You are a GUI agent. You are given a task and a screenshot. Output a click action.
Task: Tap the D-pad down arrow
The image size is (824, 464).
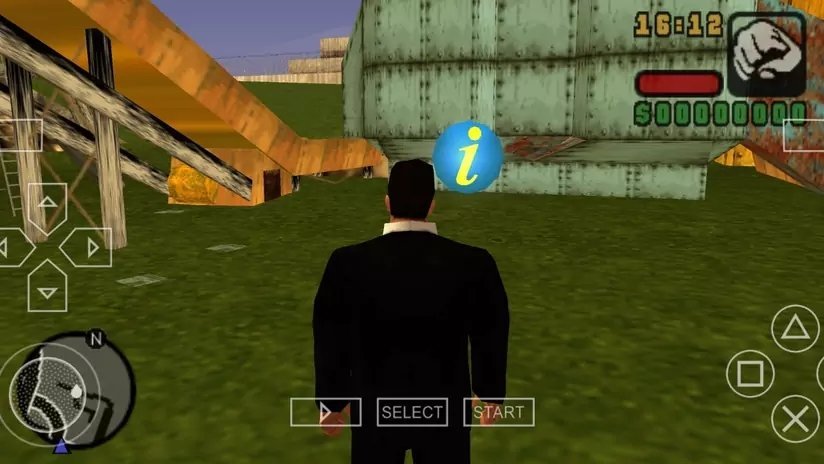coord(46,288)
